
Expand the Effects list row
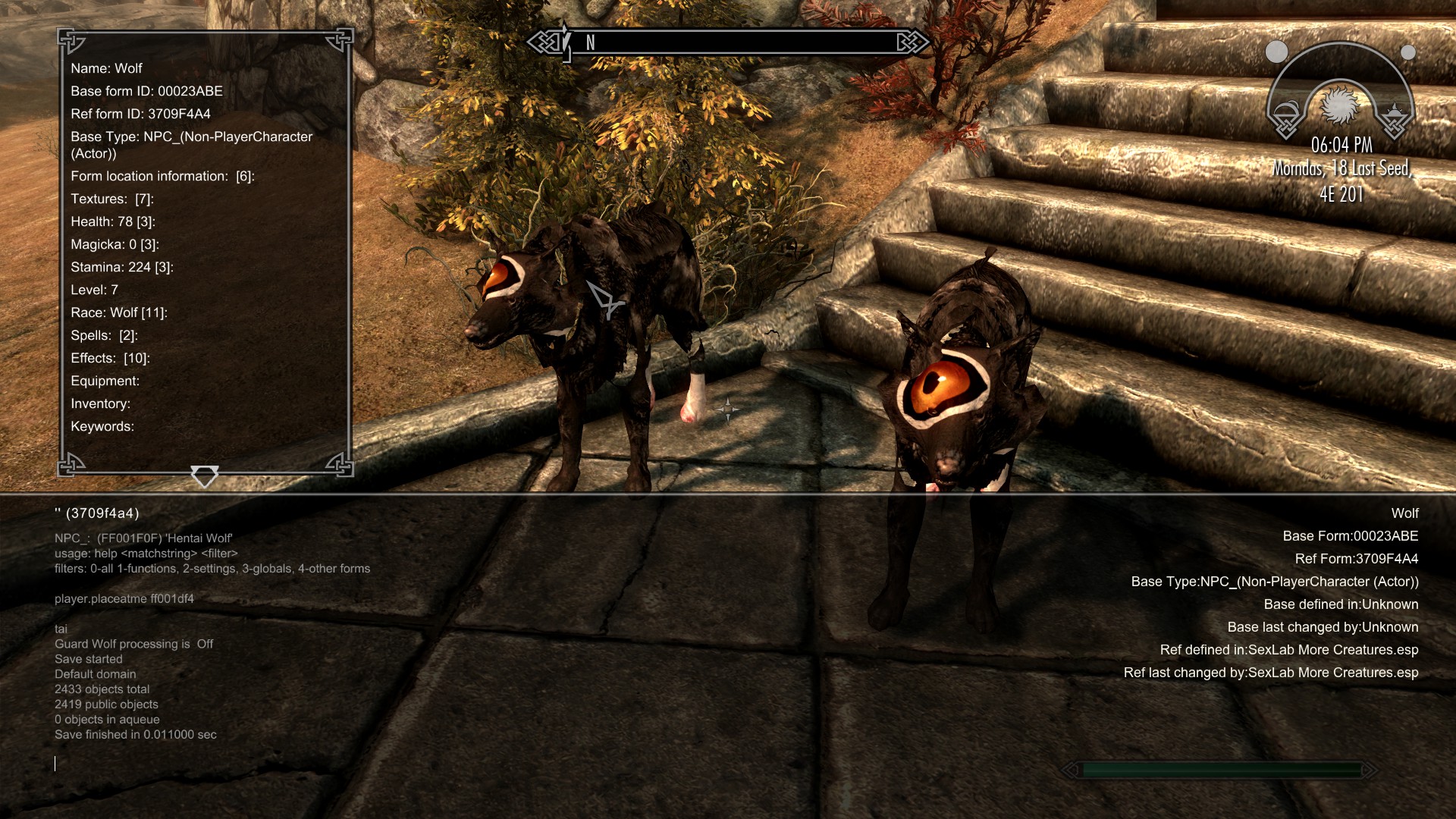pos(110,358)
